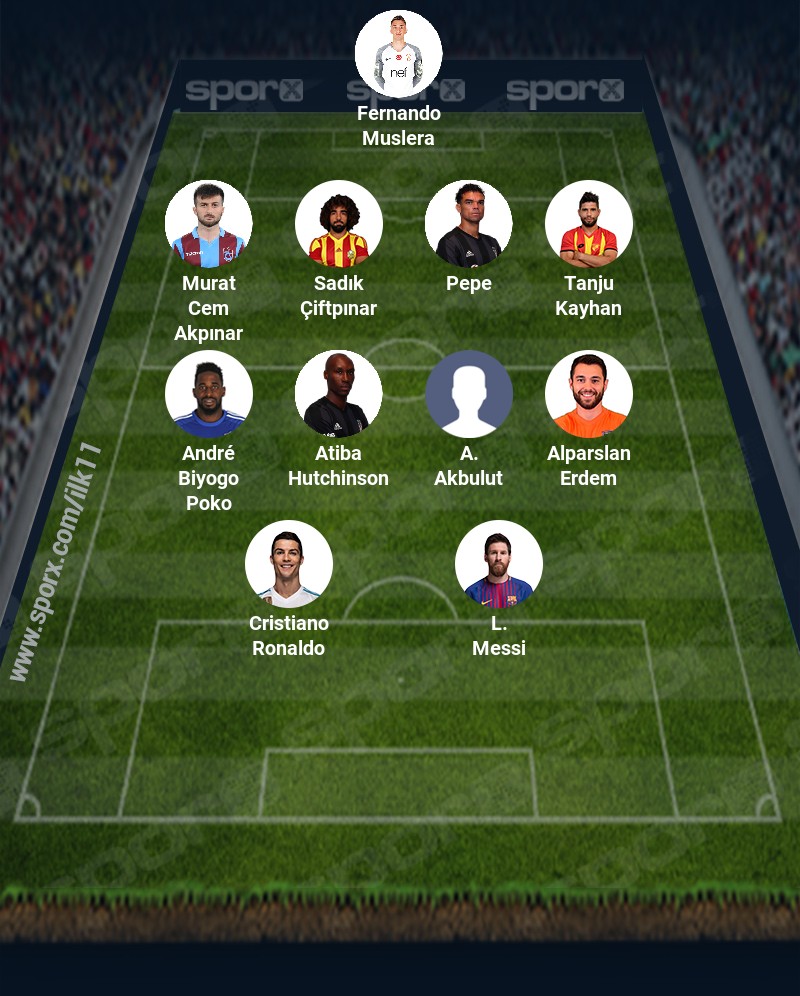The width and height of the screenshot is (800, 996).
Task: Pick Sadık Çiftpınar in defense
Action: (x=339, y=224)
